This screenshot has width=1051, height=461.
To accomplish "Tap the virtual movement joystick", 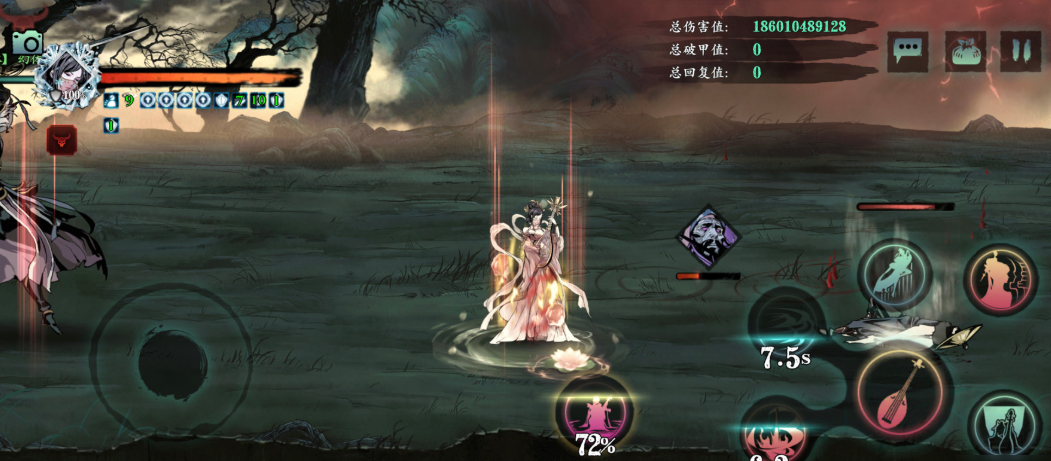I will 169,356.
